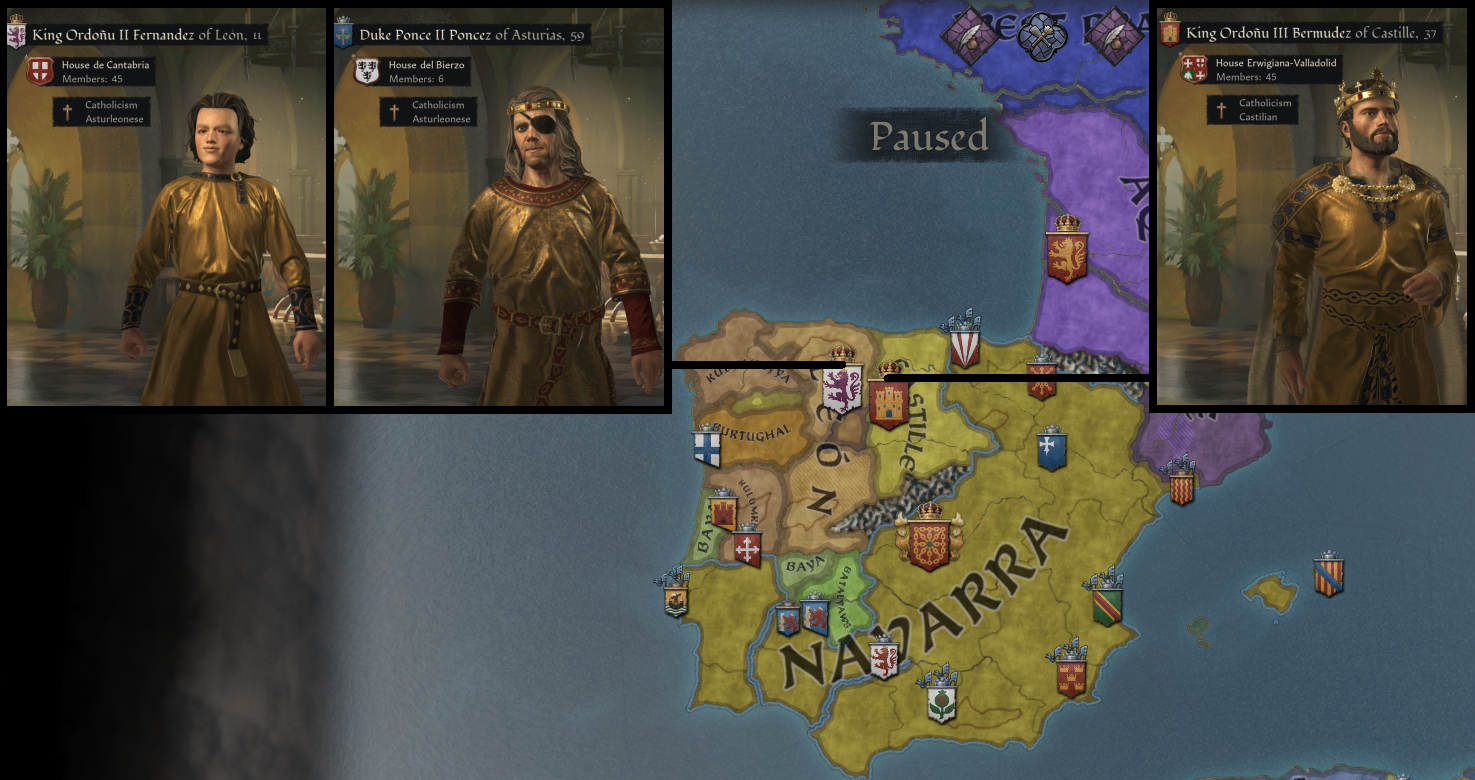Click the shield beside the Balearic Islands
Viewport: 1475px width, 780px height.
point(1330,578)
